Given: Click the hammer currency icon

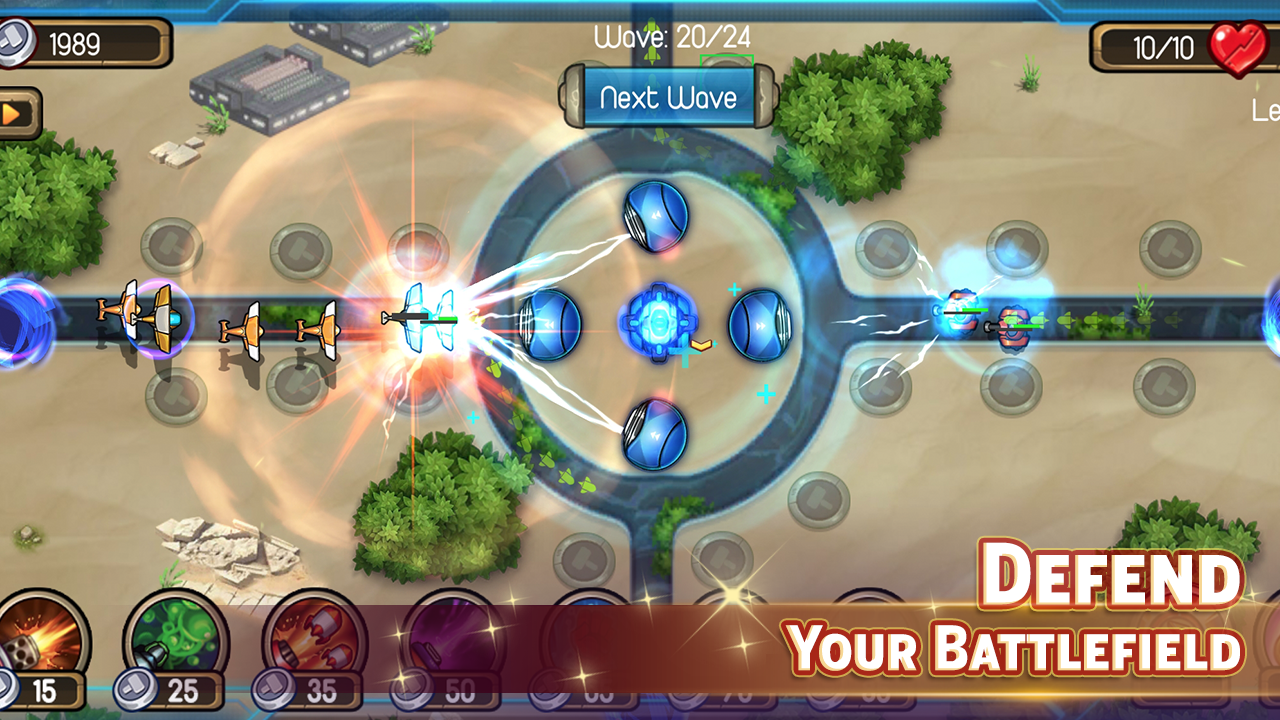Looking at the screenshot, I should pyautogui.click(x=14, y=44).
